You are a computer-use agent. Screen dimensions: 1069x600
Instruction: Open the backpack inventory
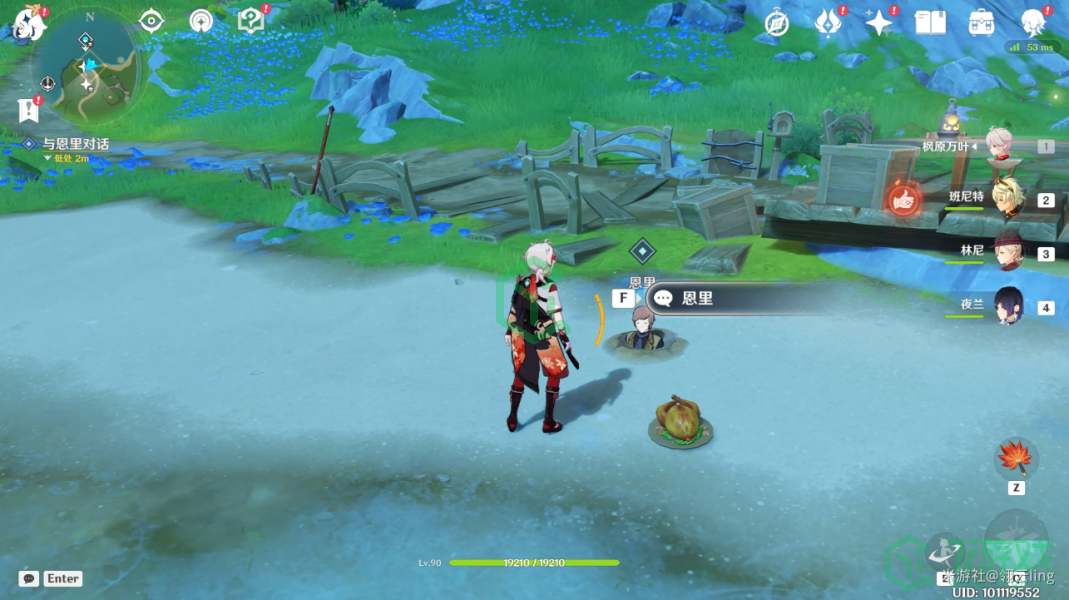[x=981, y=22]
